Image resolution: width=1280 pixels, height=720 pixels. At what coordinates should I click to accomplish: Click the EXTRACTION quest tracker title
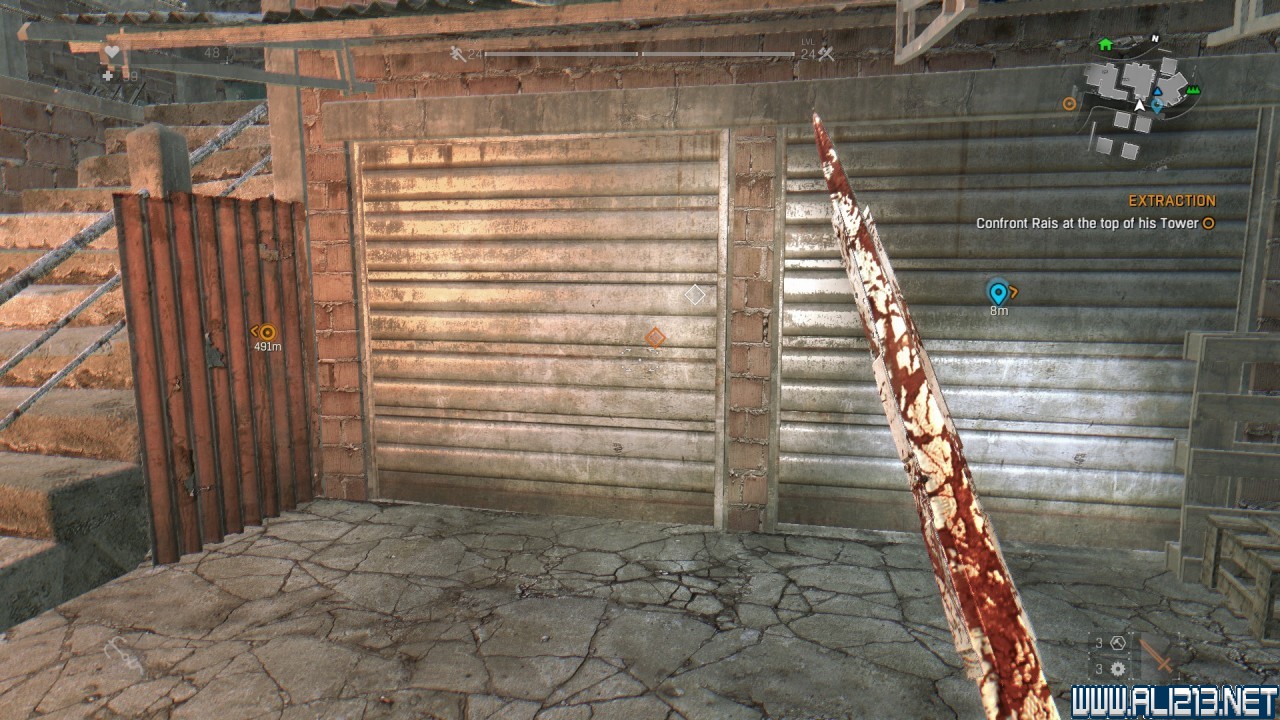(1172, 201)
